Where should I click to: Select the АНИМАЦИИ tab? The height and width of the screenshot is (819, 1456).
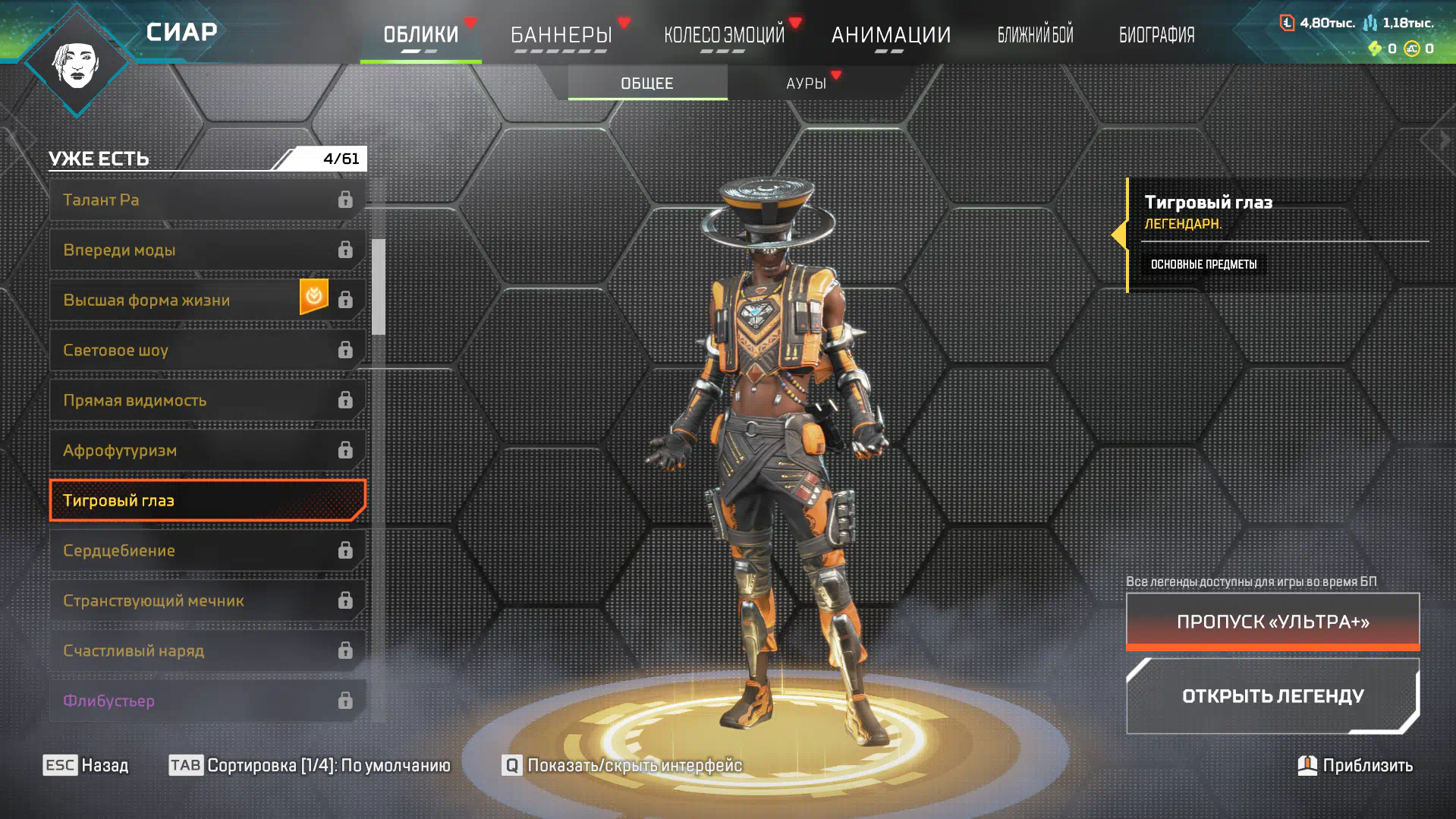891,35
